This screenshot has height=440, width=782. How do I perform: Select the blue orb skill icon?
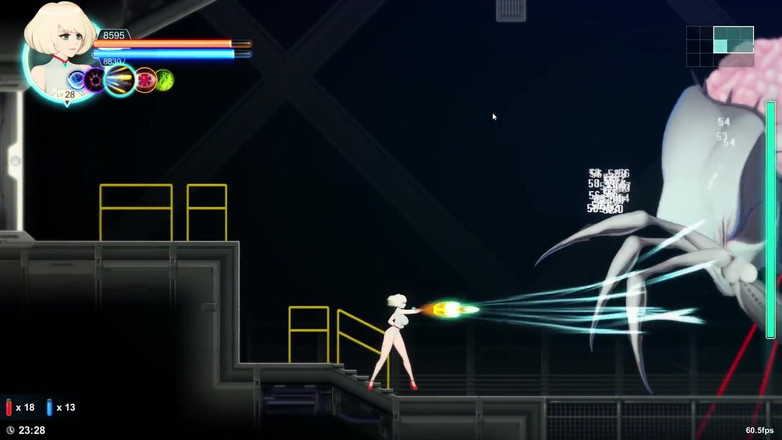click(x=77, y=80)
